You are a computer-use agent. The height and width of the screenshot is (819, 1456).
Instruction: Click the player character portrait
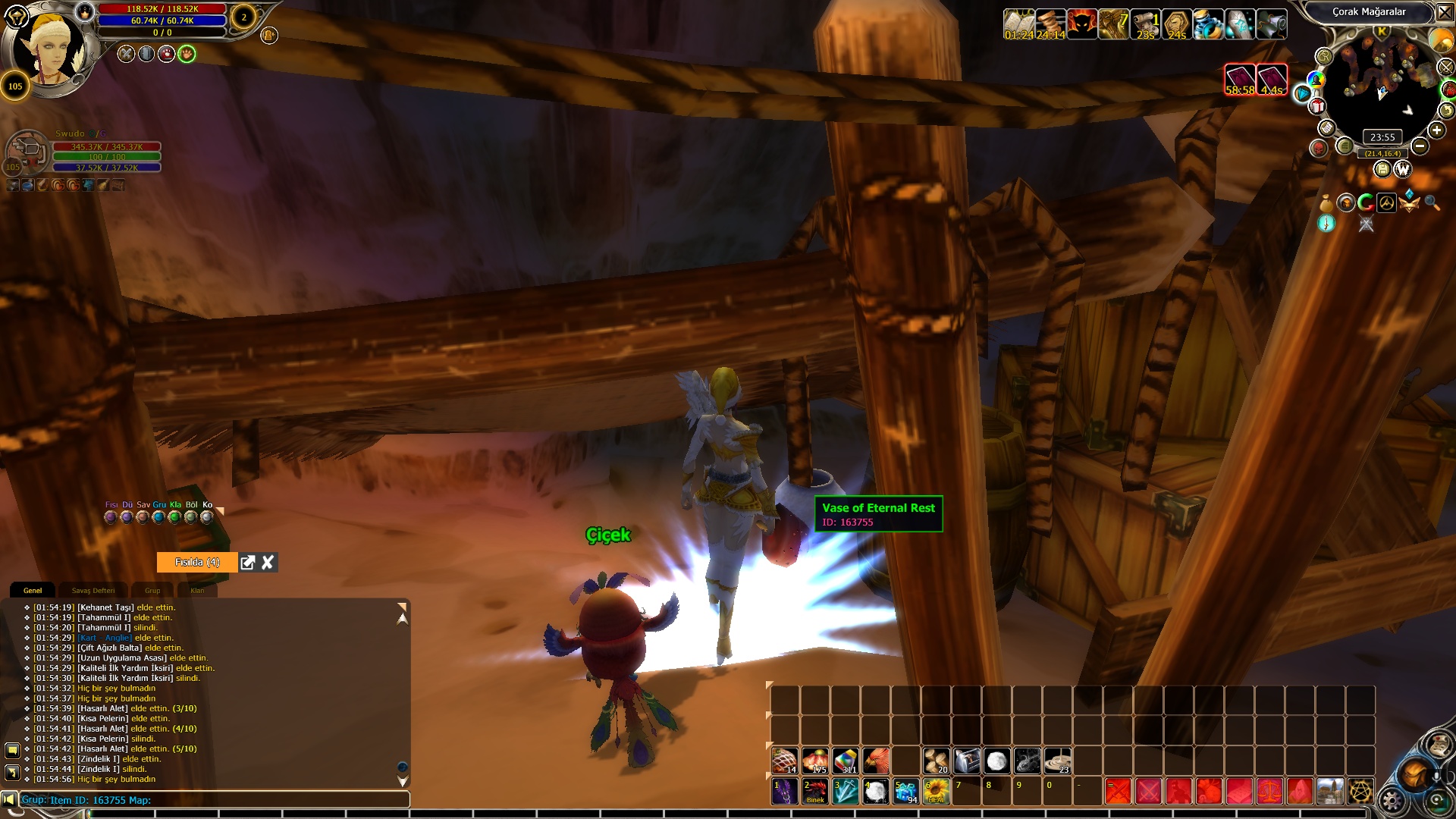[53, 49]
